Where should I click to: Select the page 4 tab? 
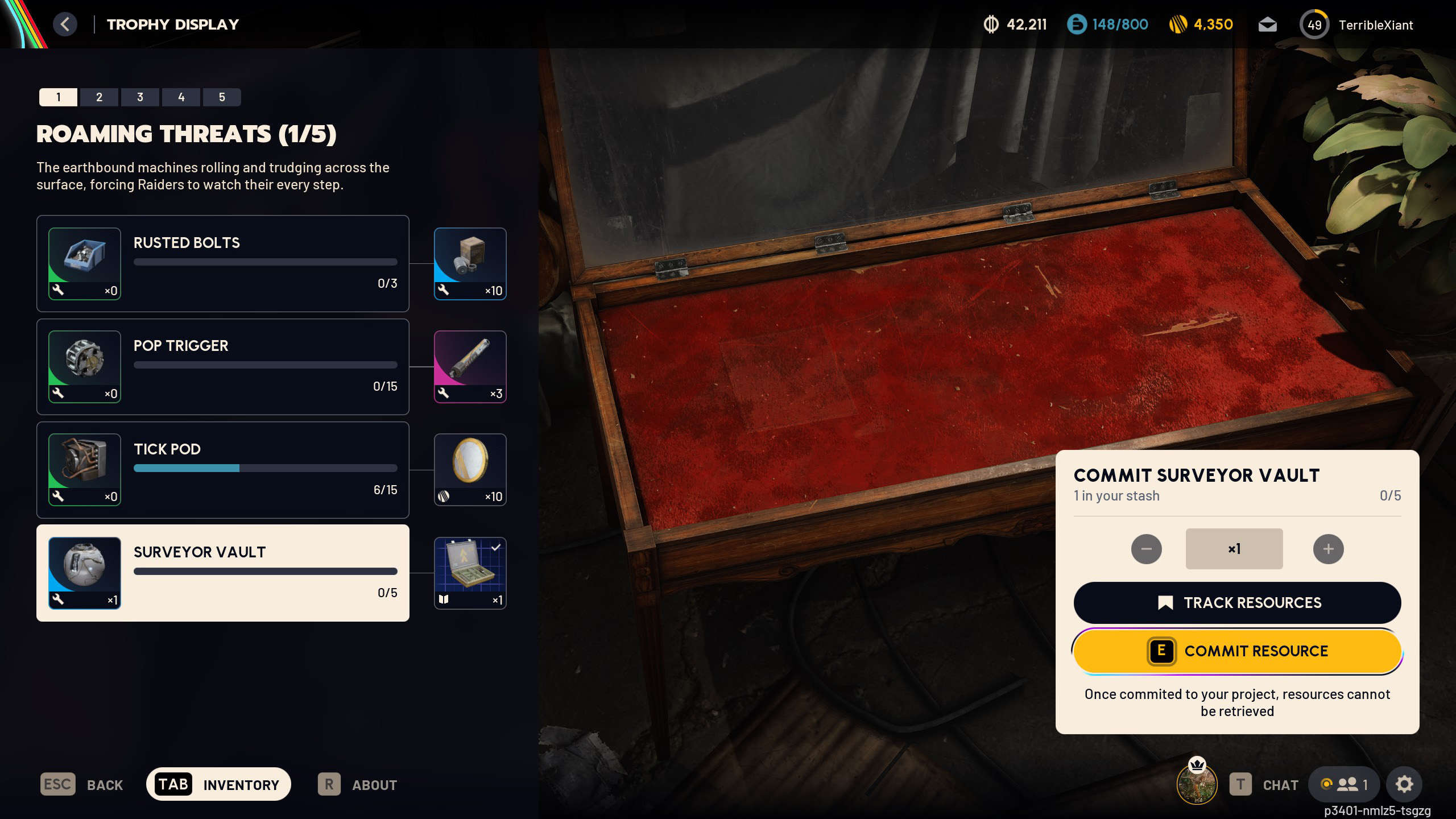click(181, 97)
